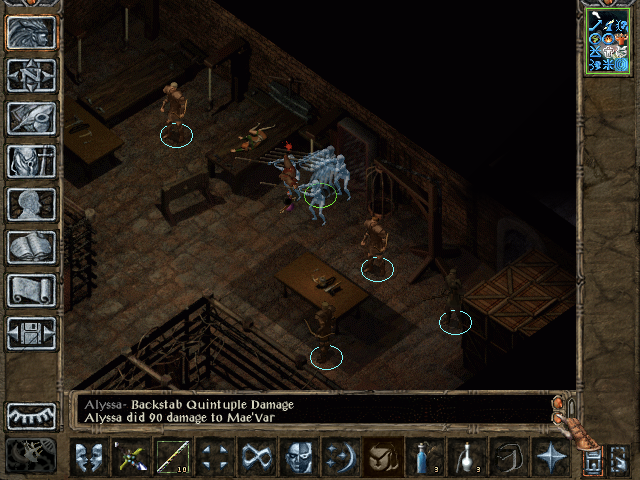Open the inventory via the armored figure button
The width and height of the screenshot is (640, 480).
click(31, 161)
